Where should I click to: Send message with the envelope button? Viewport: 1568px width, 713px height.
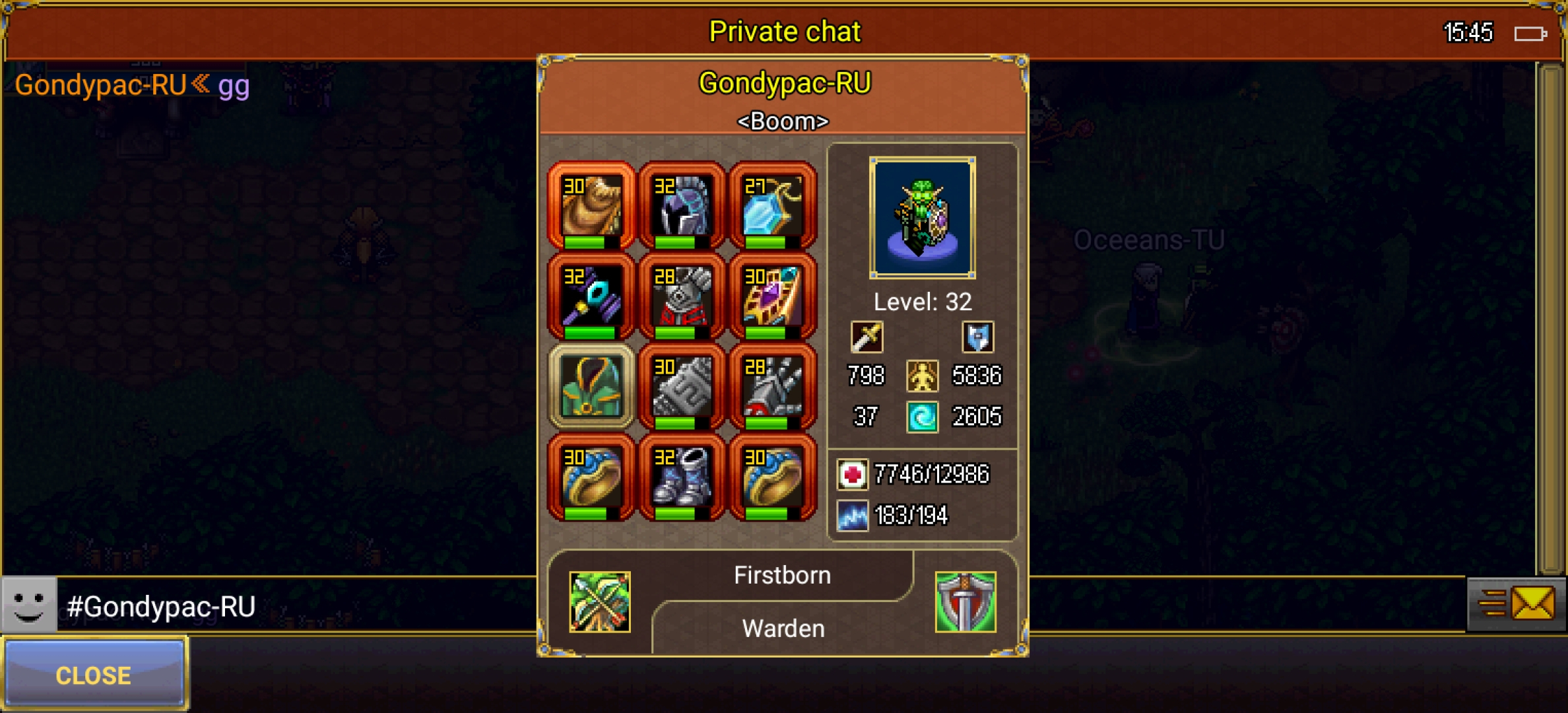pos(1531,603)
